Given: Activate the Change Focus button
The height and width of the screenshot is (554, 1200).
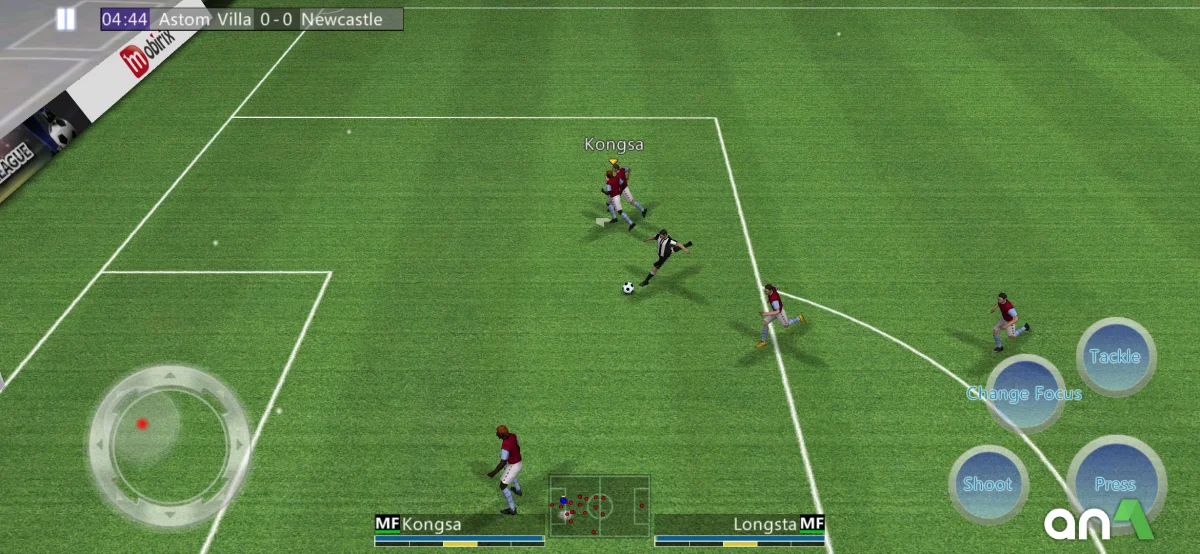Looking at the screenshot, I should pos(1024,393).
